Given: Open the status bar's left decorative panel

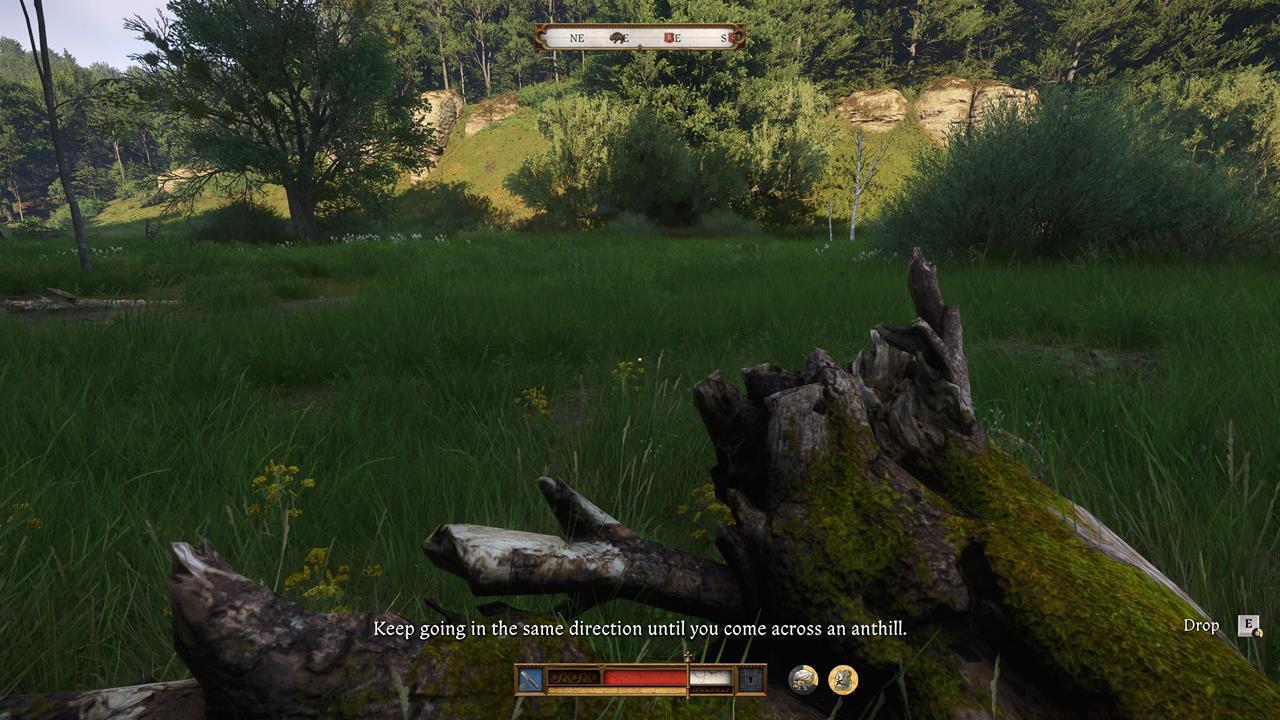Looking at the screenshot, I should [x=573, y=678].
